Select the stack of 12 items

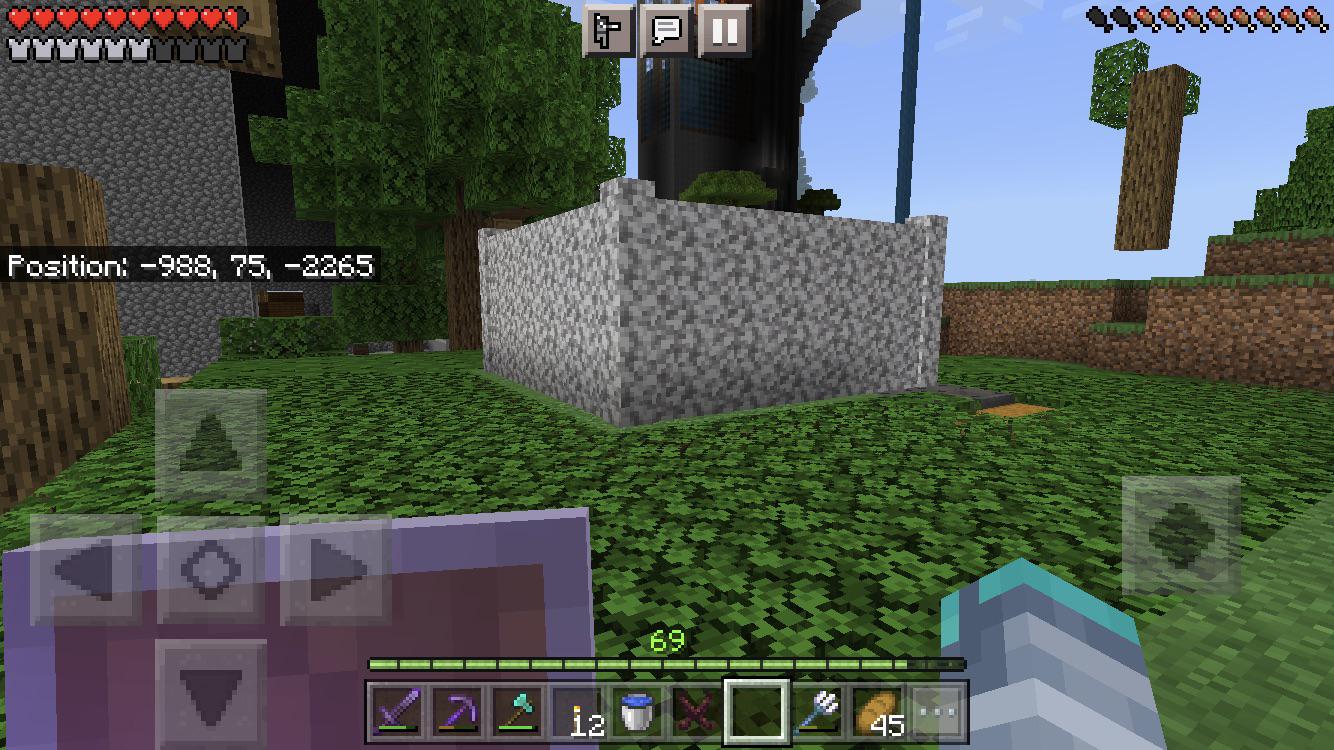click(x=578, y=710)
